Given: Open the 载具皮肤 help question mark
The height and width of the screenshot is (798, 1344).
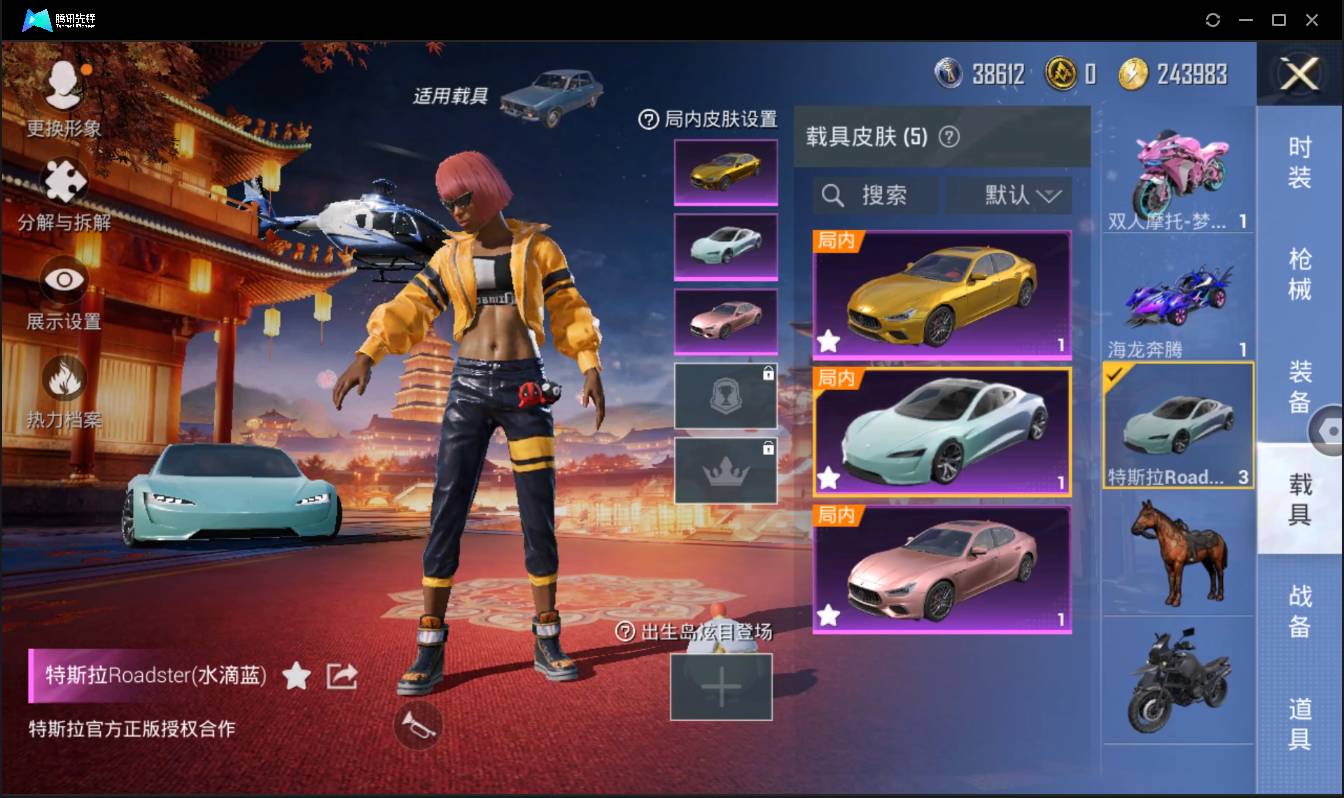Looking at the screenshot, I should click(949, 136).
